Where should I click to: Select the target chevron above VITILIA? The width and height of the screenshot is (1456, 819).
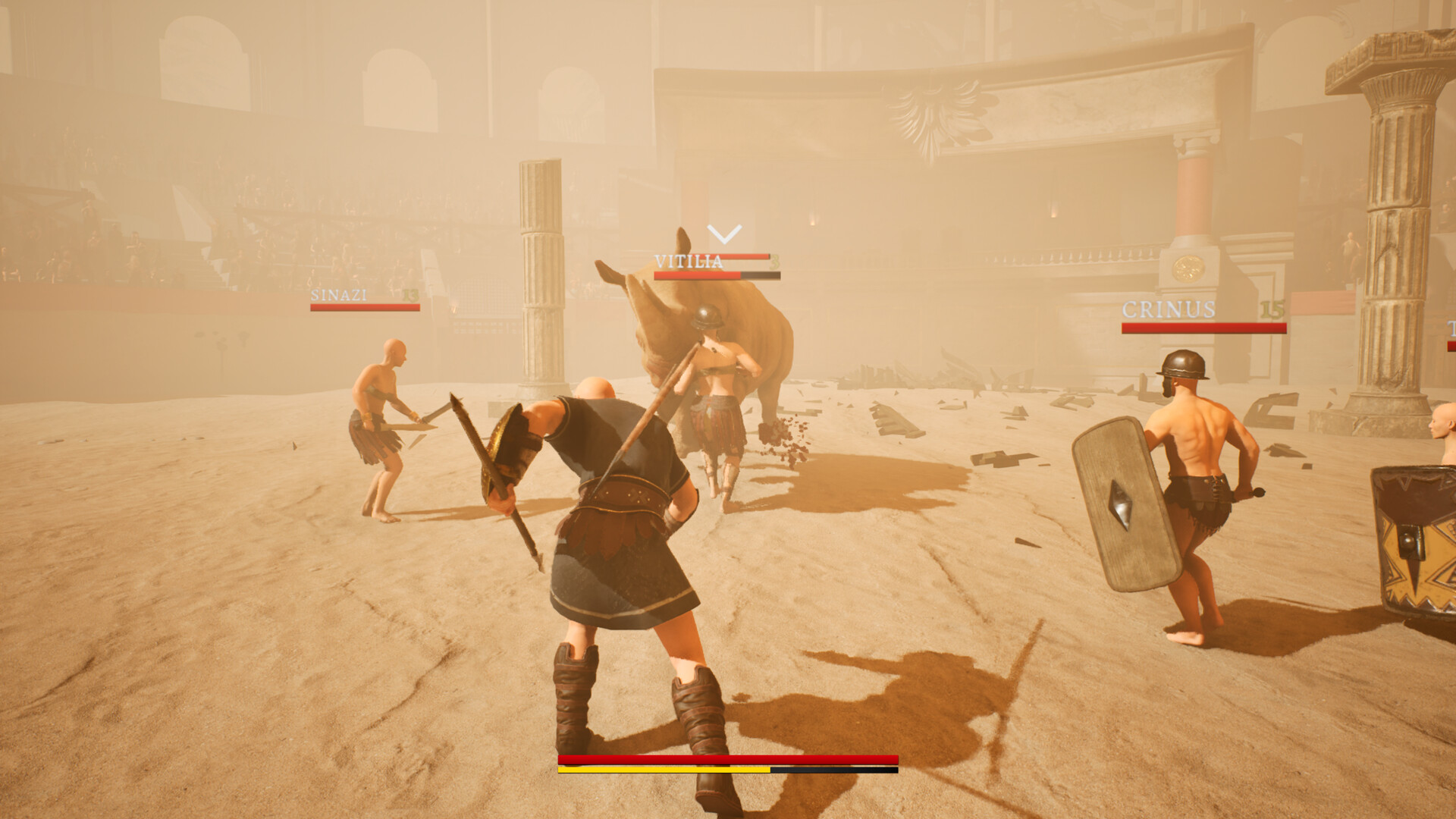tap(723, 234)
